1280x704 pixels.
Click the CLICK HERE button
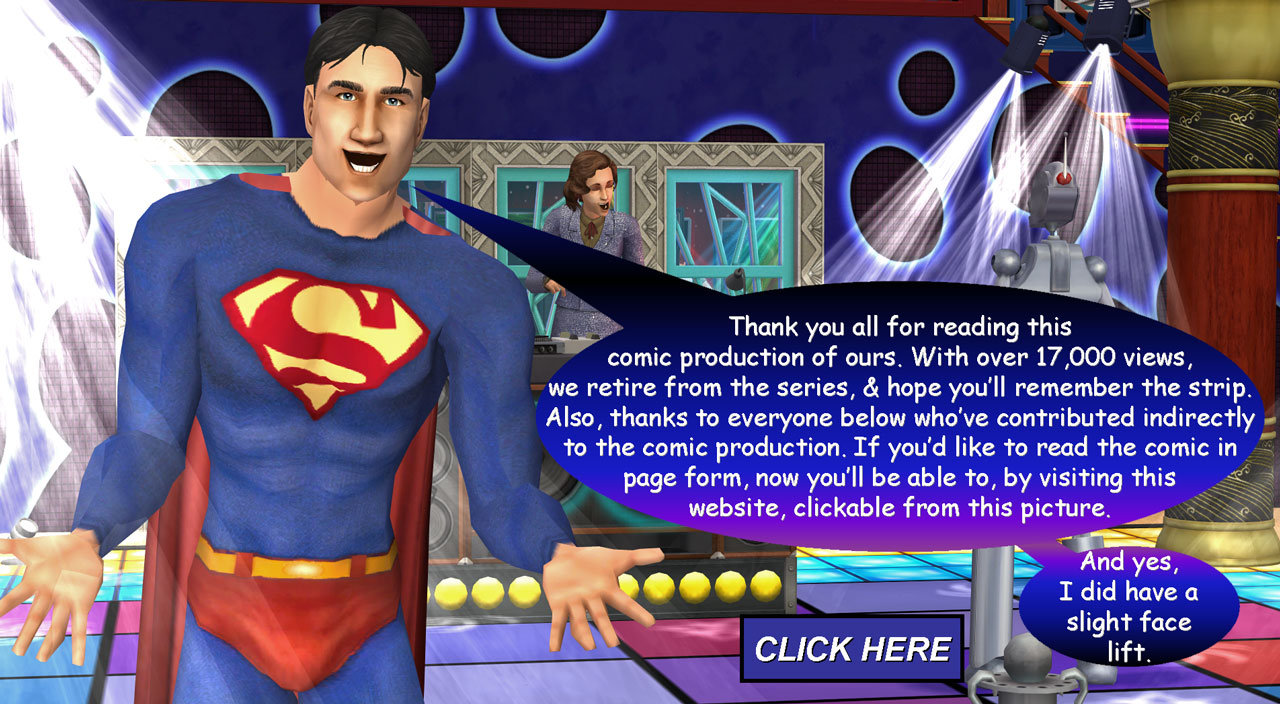pyautogui.click(x=851, y=649)
